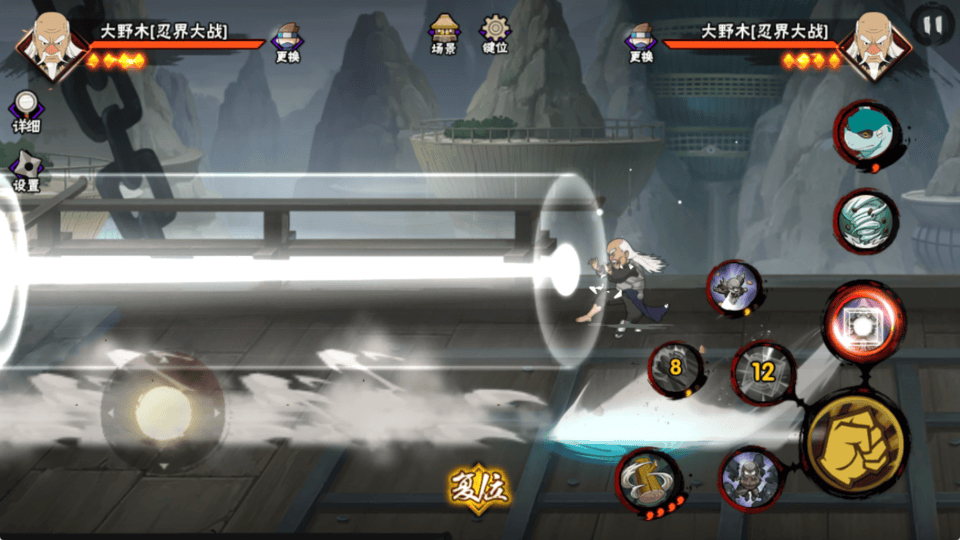
Task: Tap the skill showing cooldown 8
Action: pos(675,367)
